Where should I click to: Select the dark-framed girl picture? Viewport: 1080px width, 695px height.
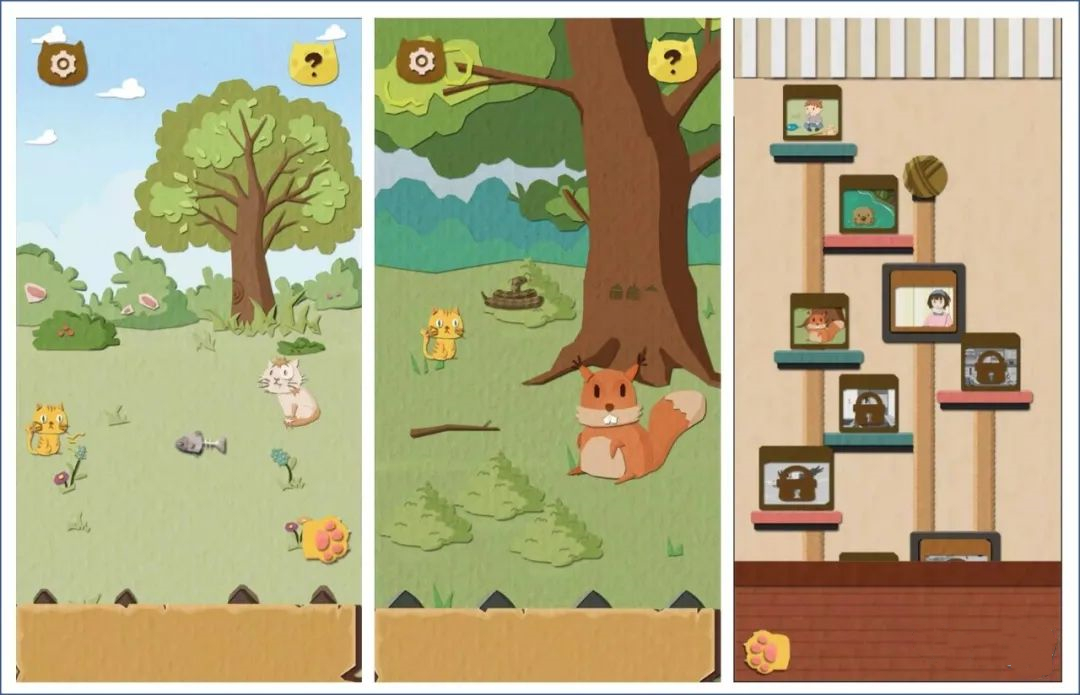(x=923, y=301)
